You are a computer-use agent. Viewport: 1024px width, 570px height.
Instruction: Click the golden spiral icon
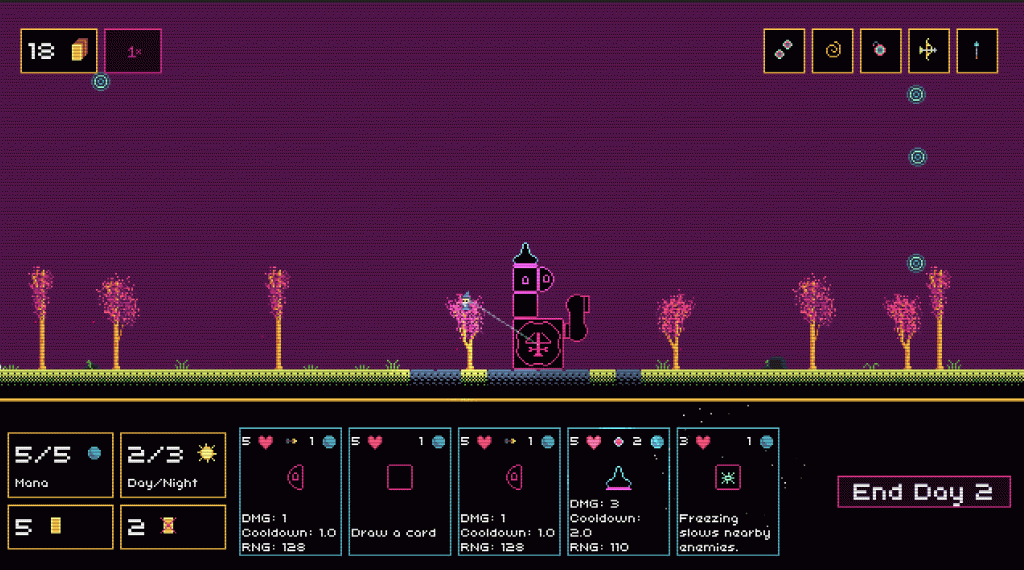(832, 51)
